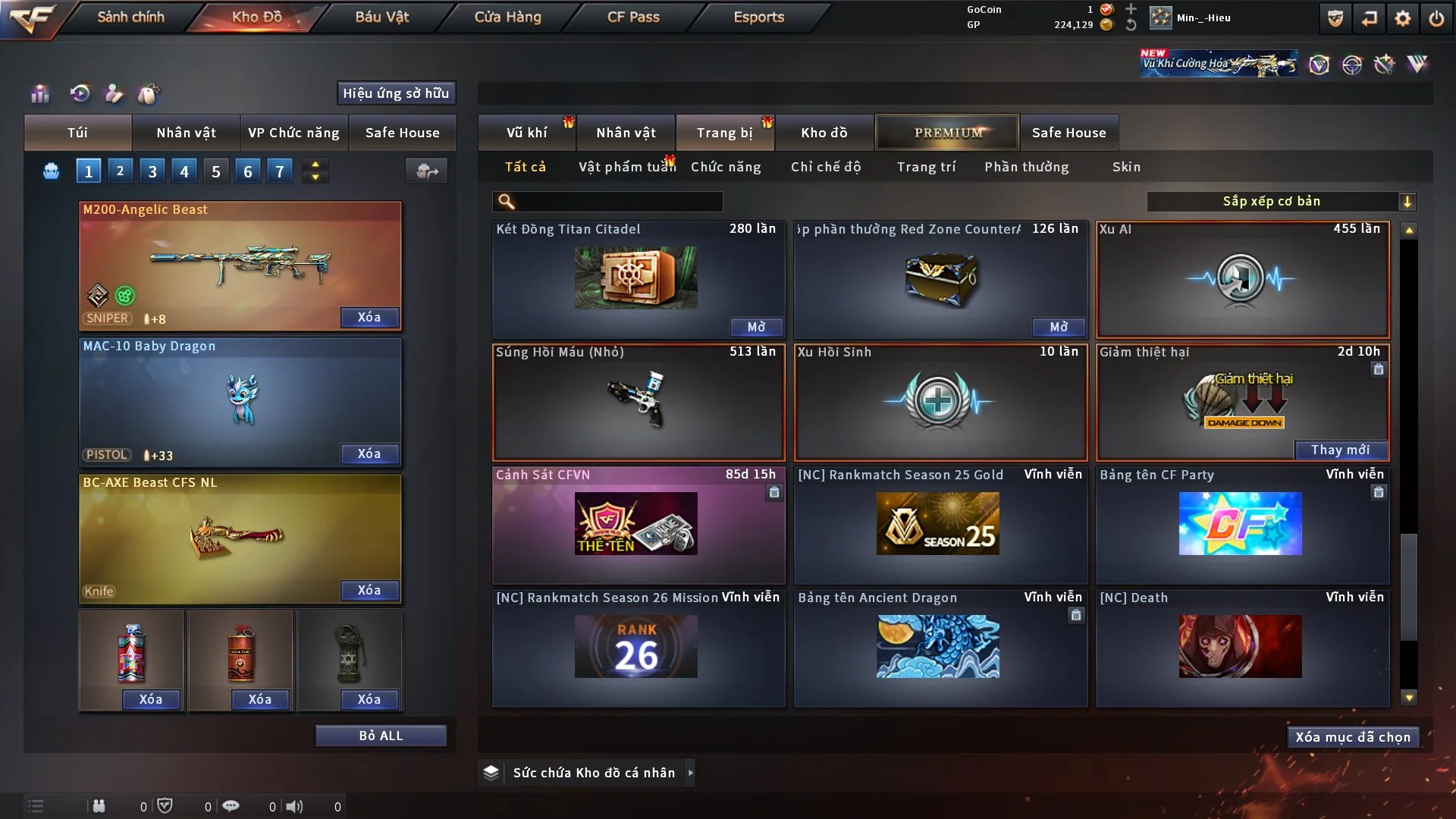Open the Hiệu ứng sở hữu panel

(396, 93)
